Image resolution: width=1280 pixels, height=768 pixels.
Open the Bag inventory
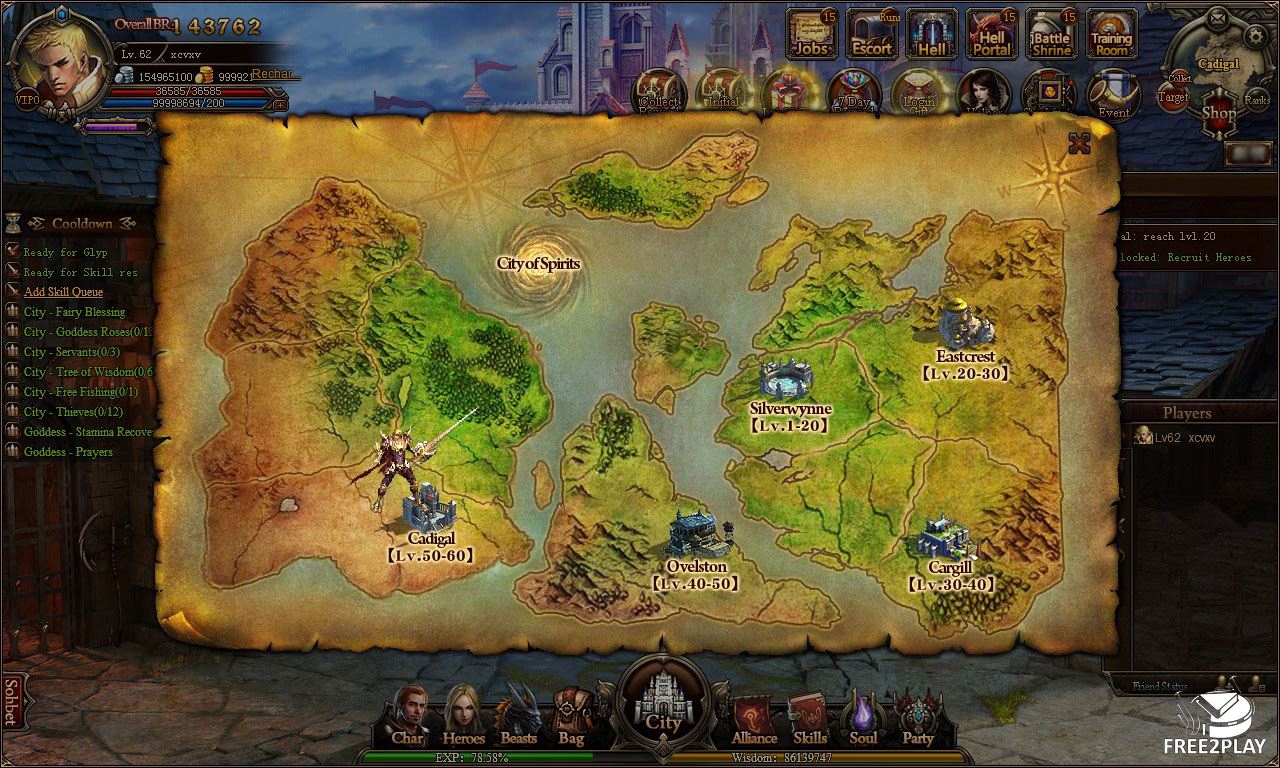pos(571,716)
